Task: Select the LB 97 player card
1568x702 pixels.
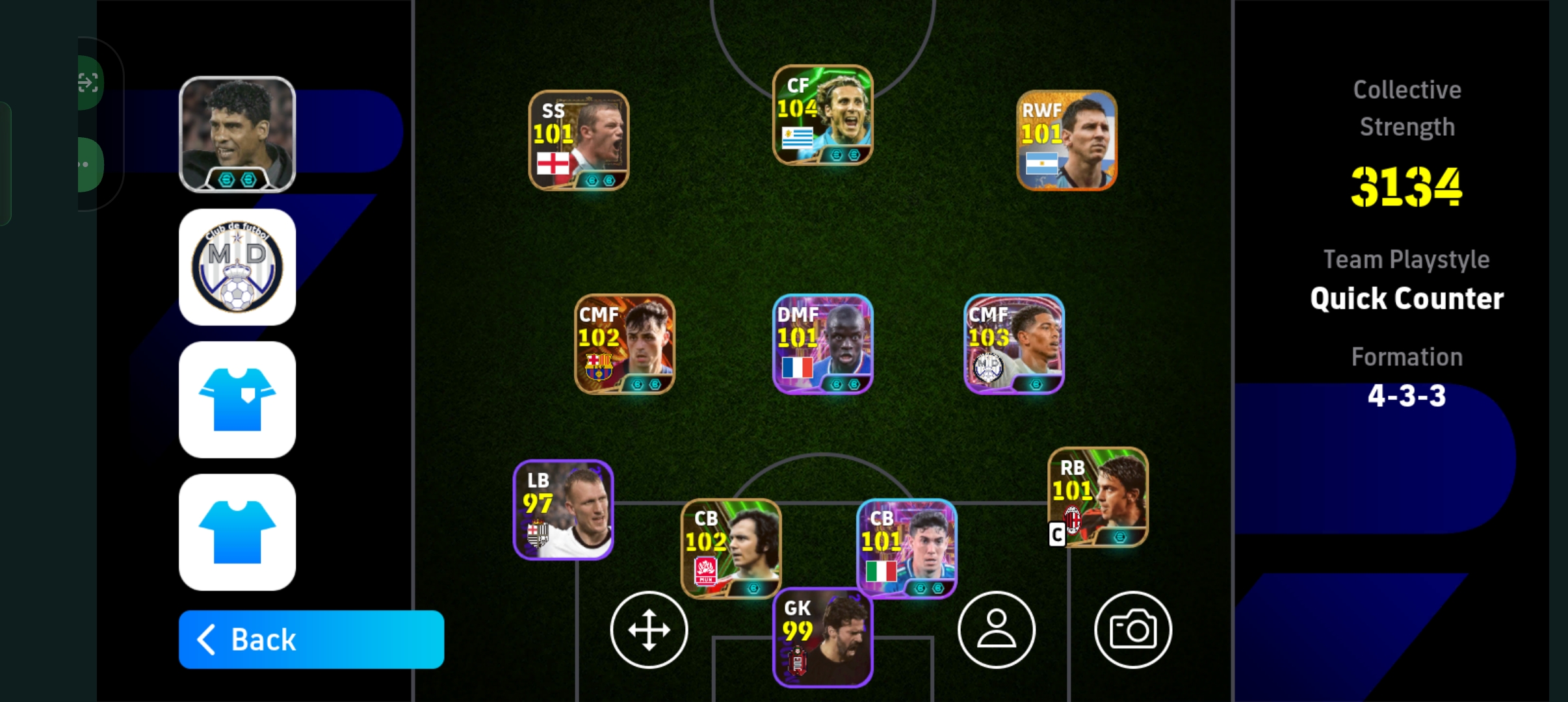Action: pos(563,510)
